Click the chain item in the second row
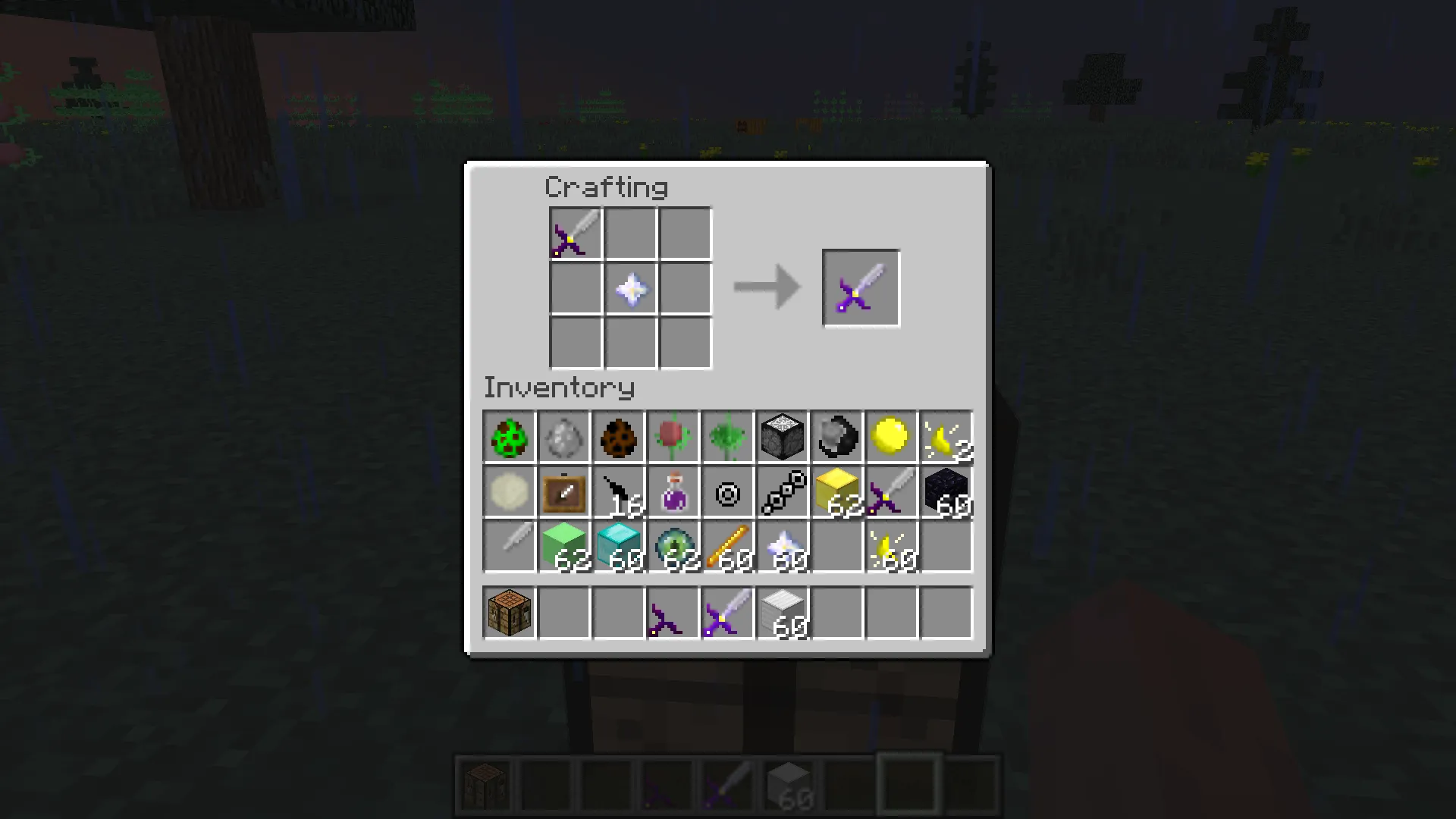 pyautogui.click(x=782, y=491)
